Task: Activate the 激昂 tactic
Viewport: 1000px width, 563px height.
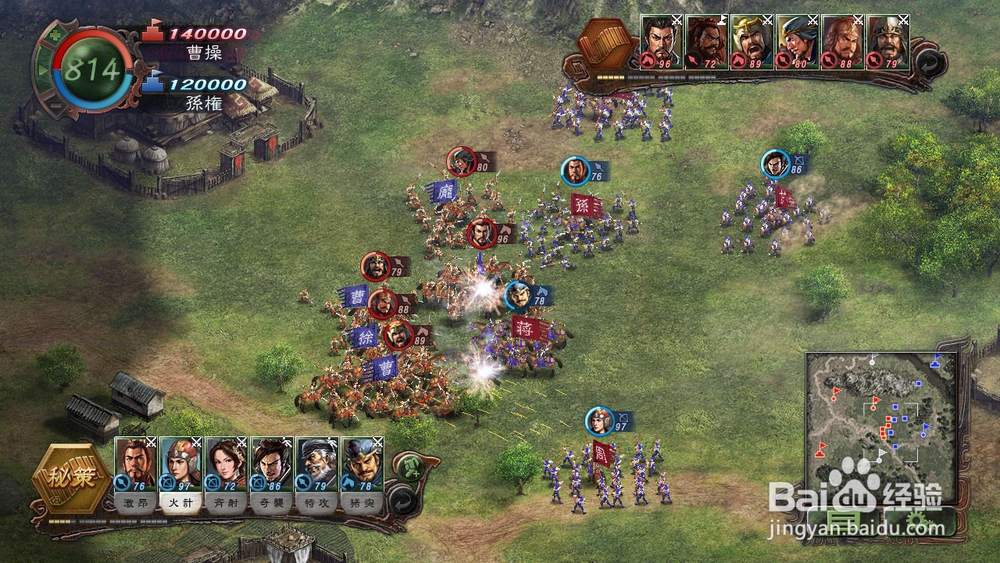Action: click(x=136, y=504)
